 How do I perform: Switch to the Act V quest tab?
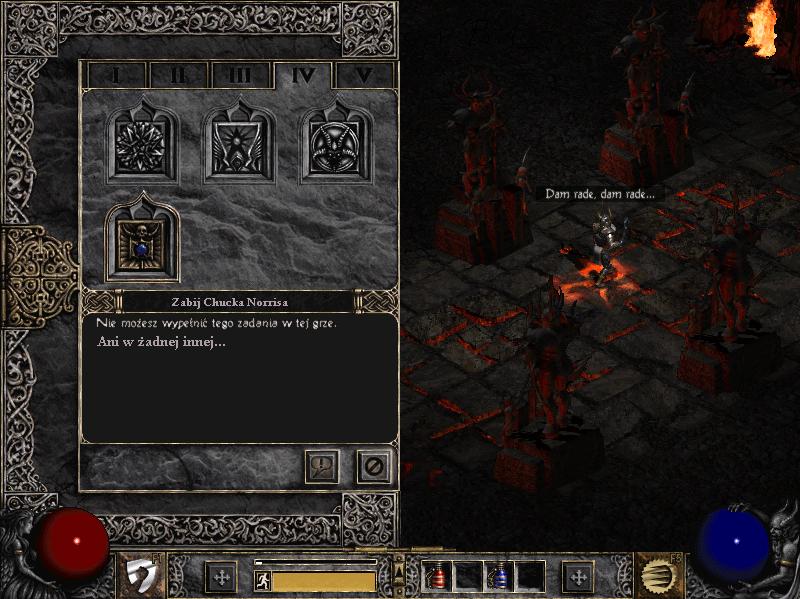click(364, 75)
